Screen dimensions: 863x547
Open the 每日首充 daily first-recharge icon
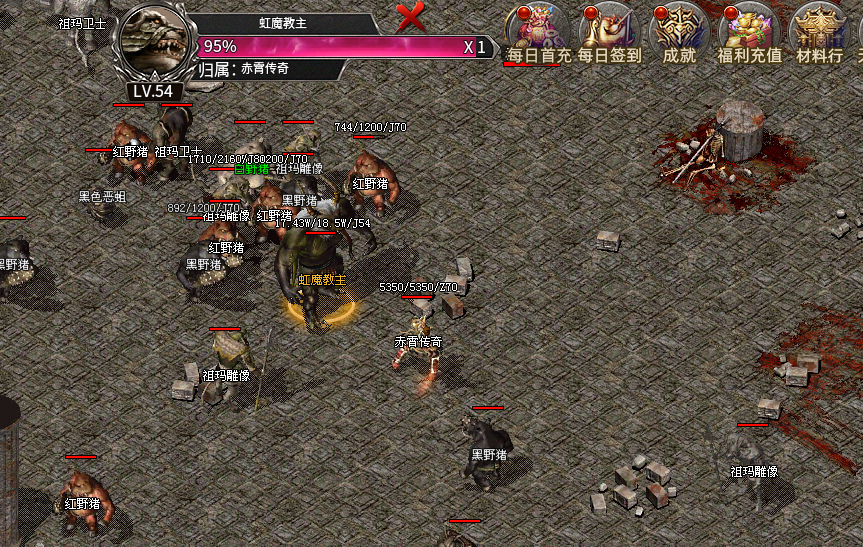[538, 32]
